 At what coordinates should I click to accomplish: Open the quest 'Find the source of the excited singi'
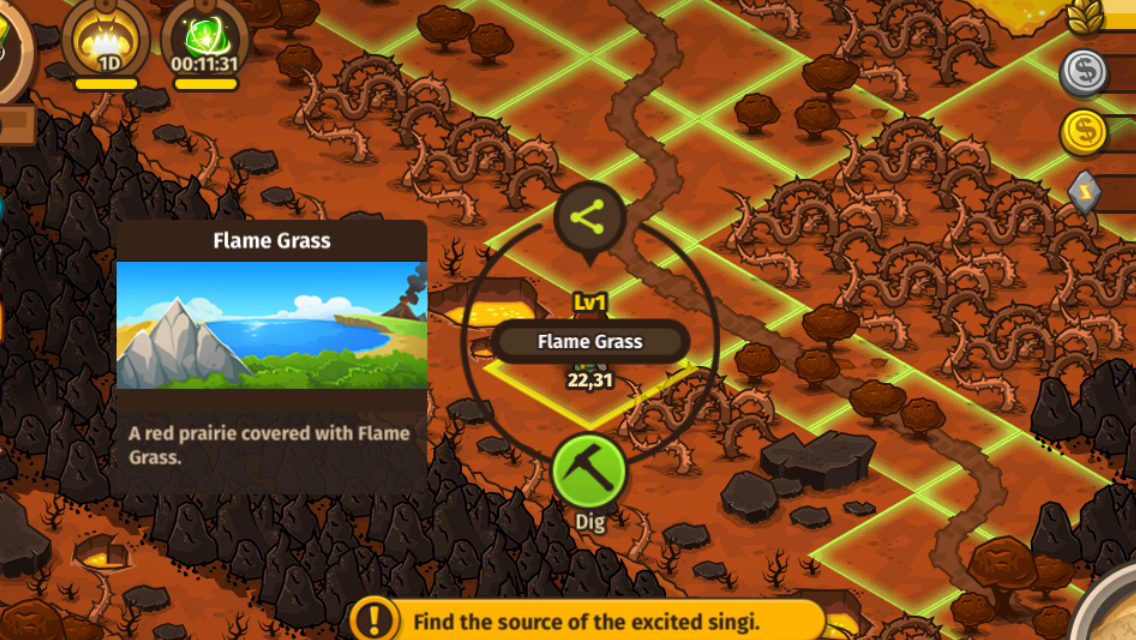[x=588, y=620]
